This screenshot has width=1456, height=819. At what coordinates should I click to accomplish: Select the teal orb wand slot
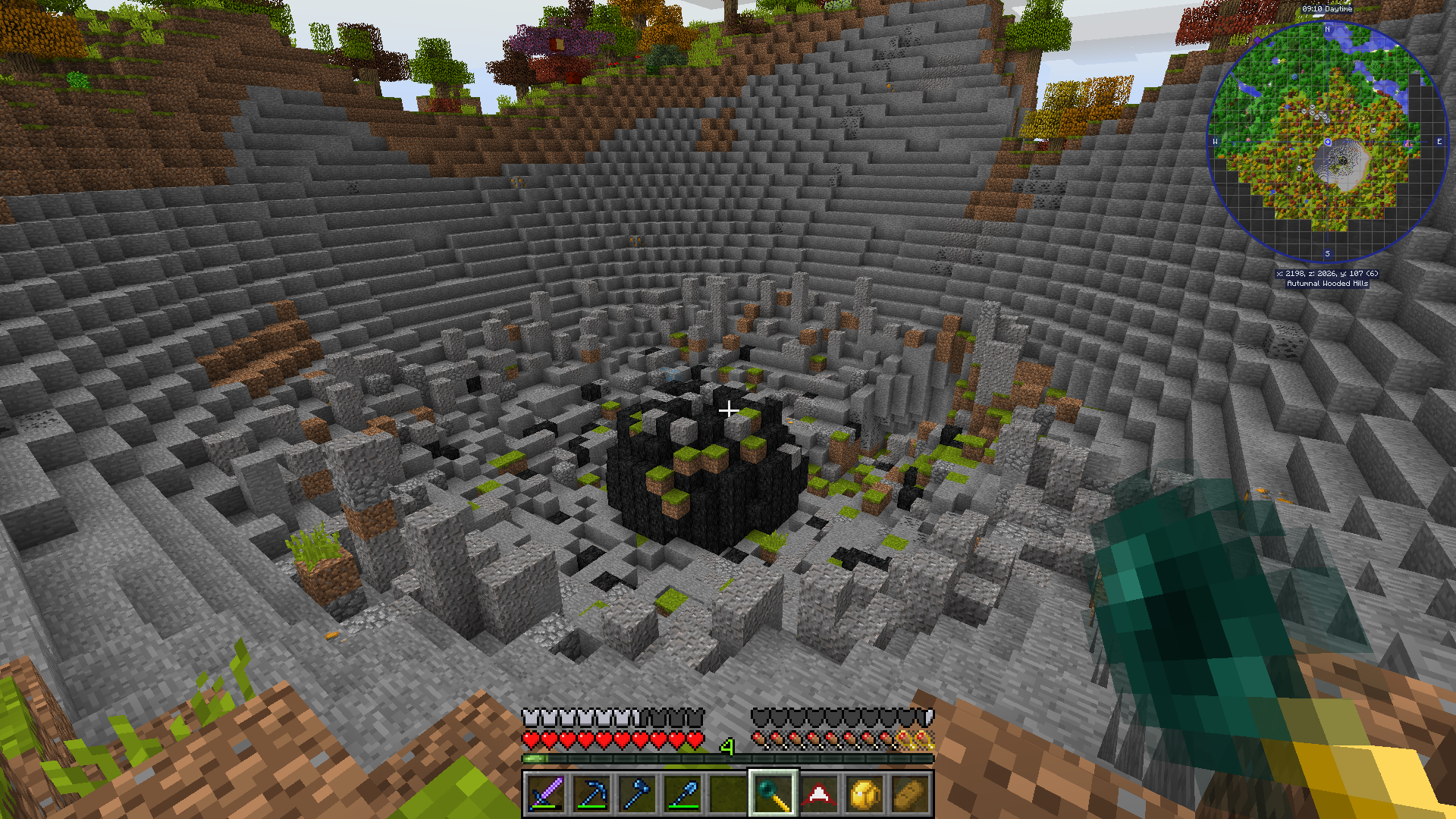pos(773,794)
